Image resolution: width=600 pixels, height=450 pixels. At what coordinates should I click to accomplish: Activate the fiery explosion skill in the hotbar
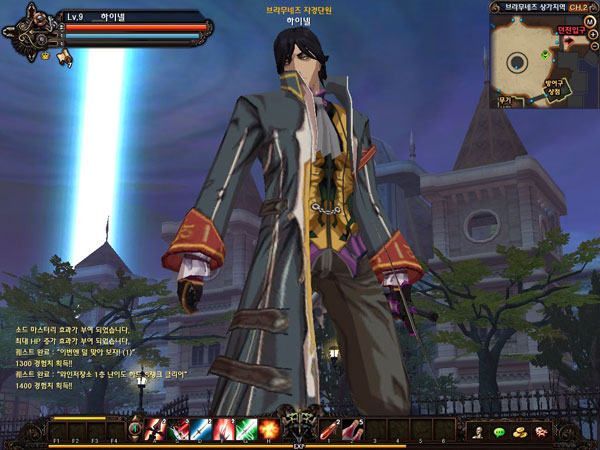point(268,428)
